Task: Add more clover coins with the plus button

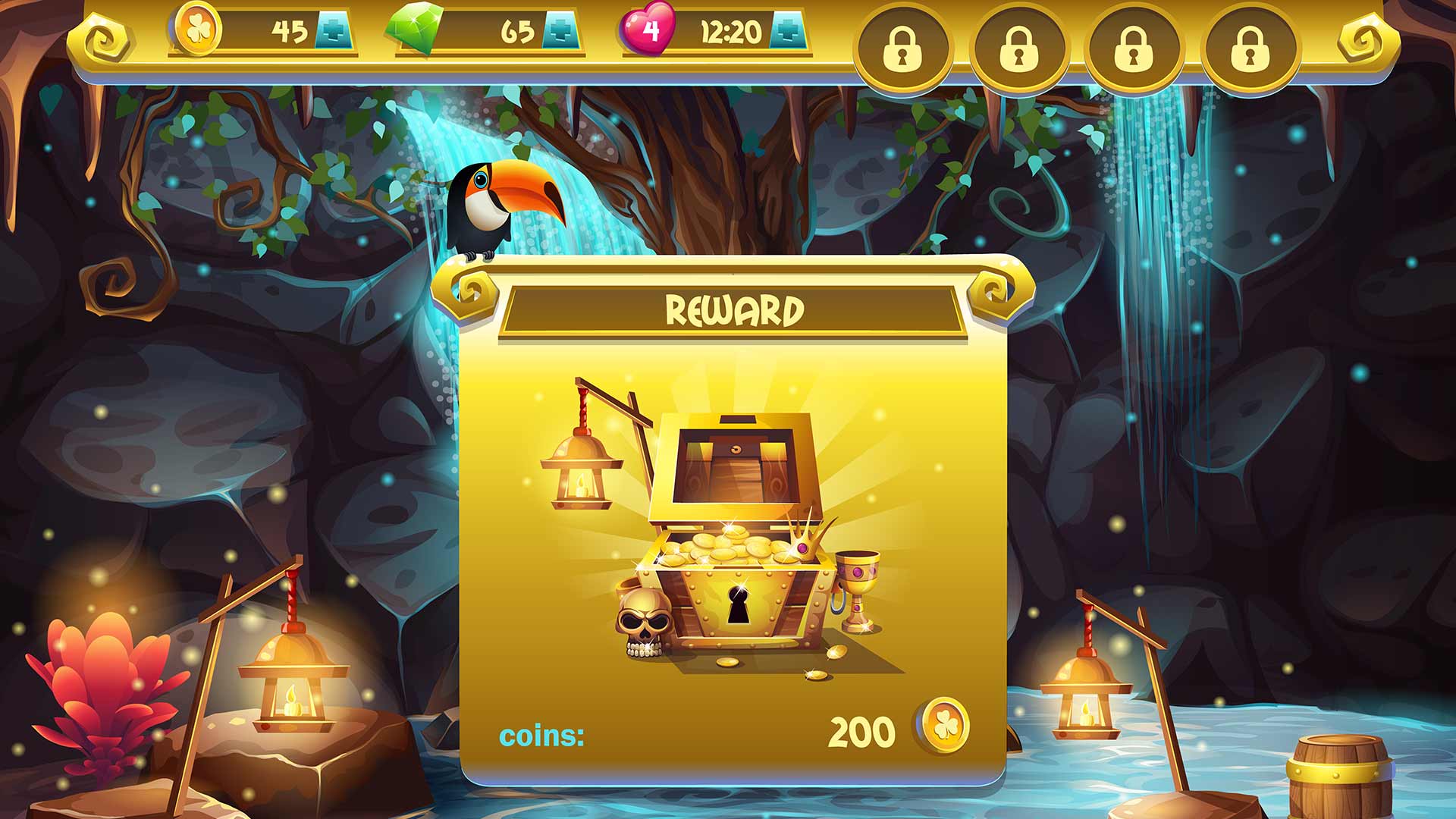Action: coord(334,31)
